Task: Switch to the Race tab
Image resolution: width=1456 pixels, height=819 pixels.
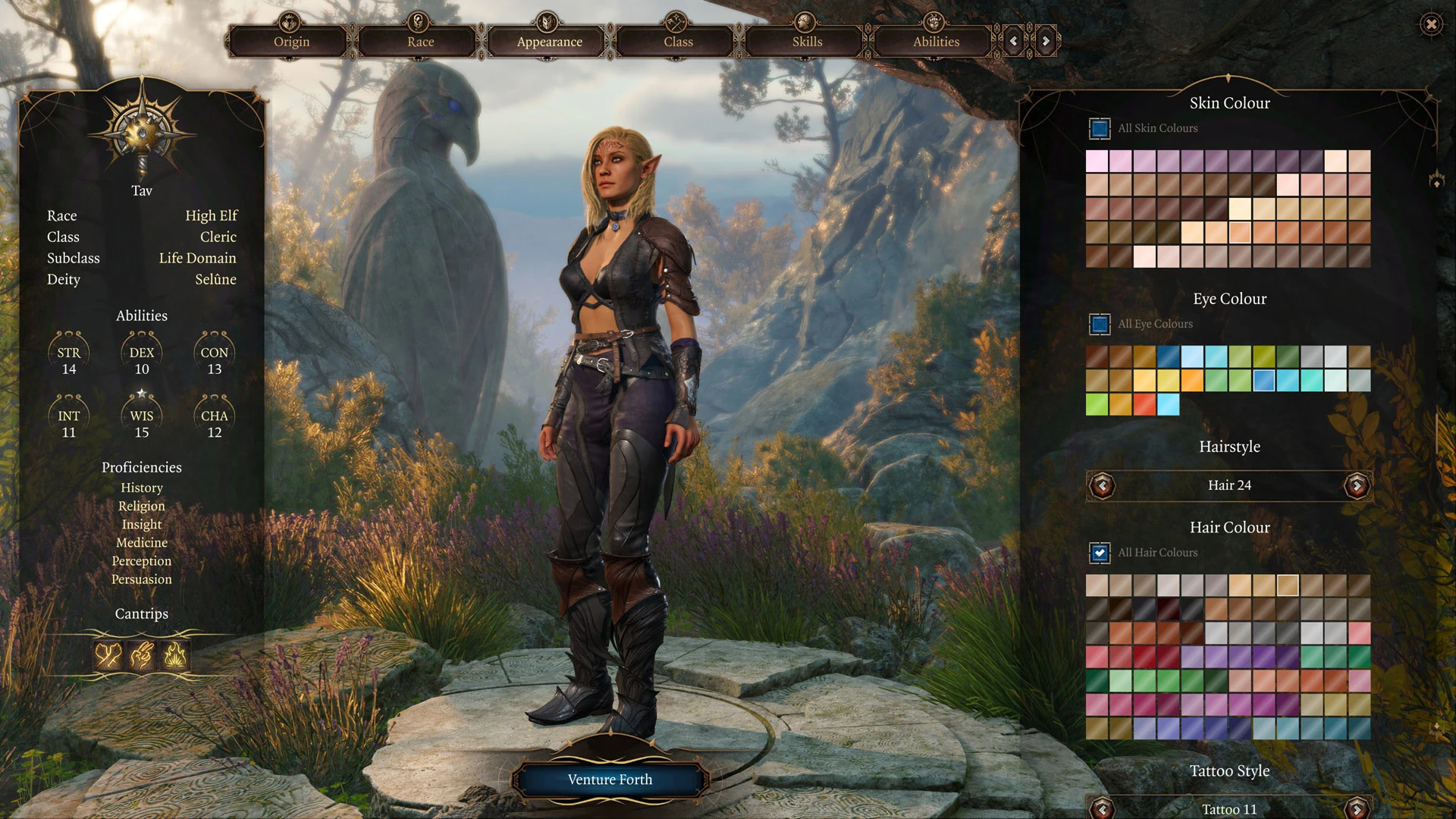Action: point(420,42)
